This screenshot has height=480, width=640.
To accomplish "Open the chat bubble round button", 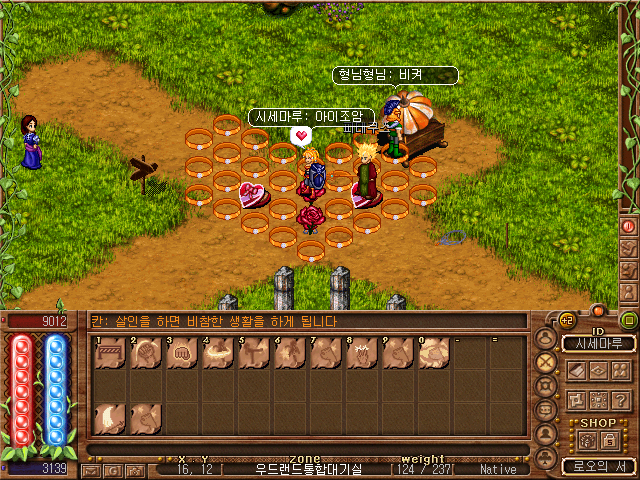I will [546, 410].
